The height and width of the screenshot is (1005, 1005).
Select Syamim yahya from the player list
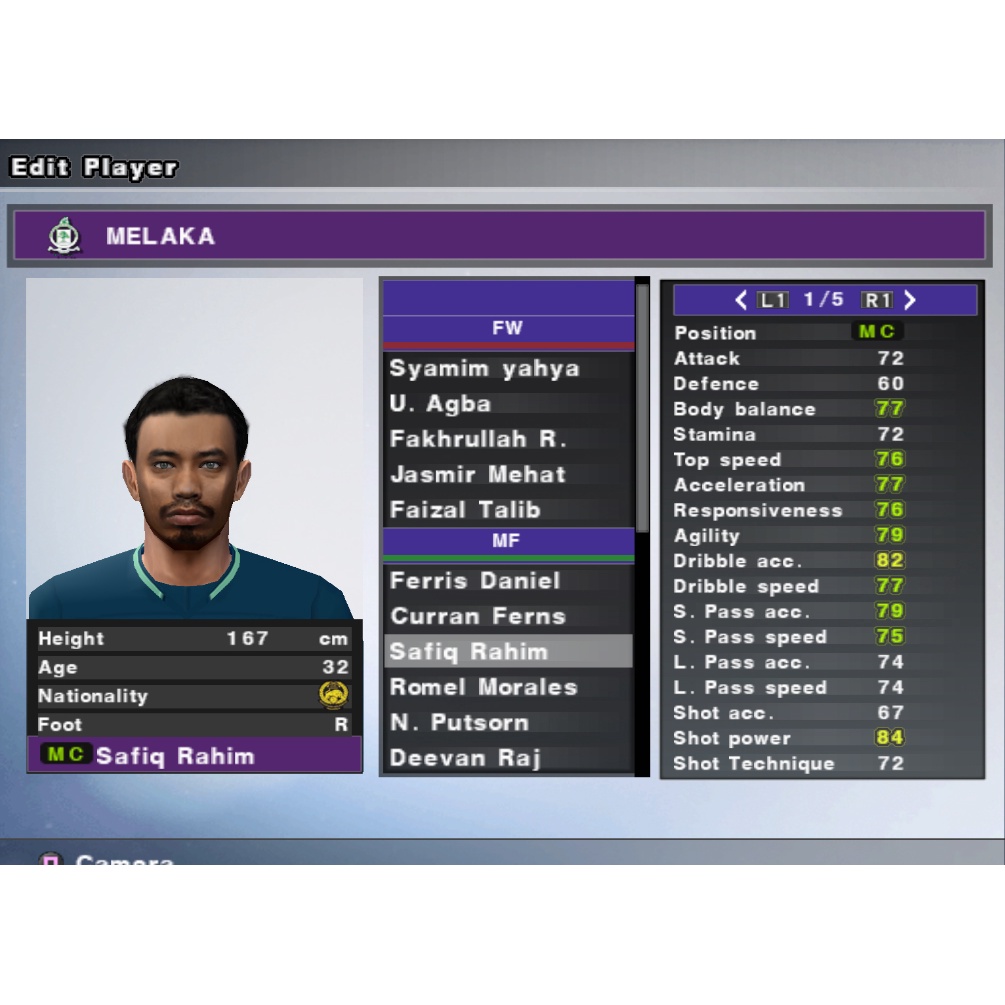pos(485,369)
